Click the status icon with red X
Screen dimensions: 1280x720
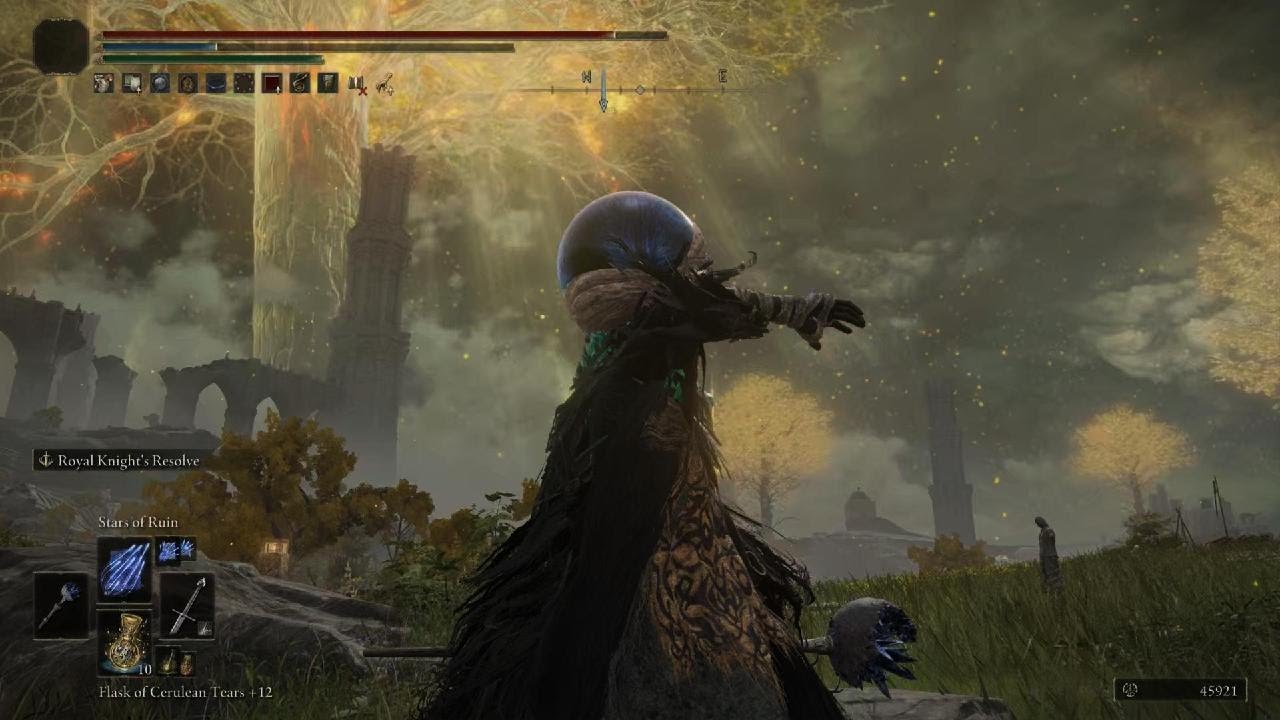click(356, 84)
